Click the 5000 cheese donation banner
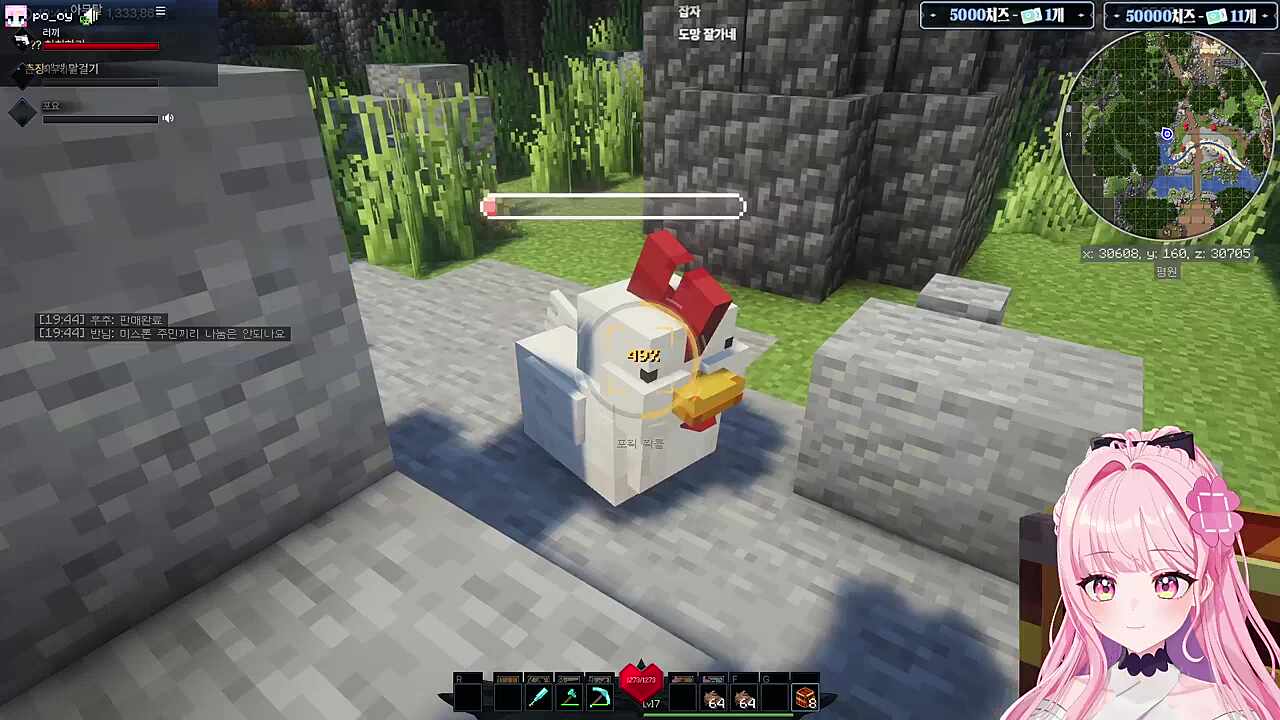The height and width of the screenshot is (720, 1280). 1006,16
